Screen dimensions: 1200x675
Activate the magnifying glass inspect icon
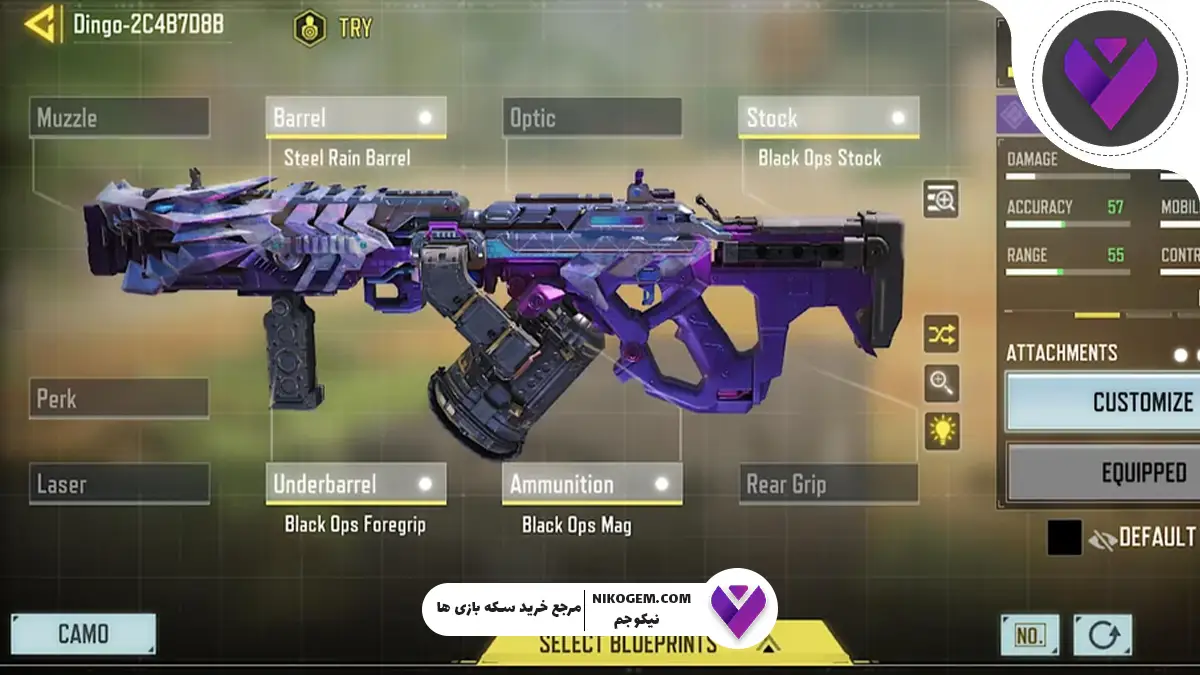click(941, 382)
